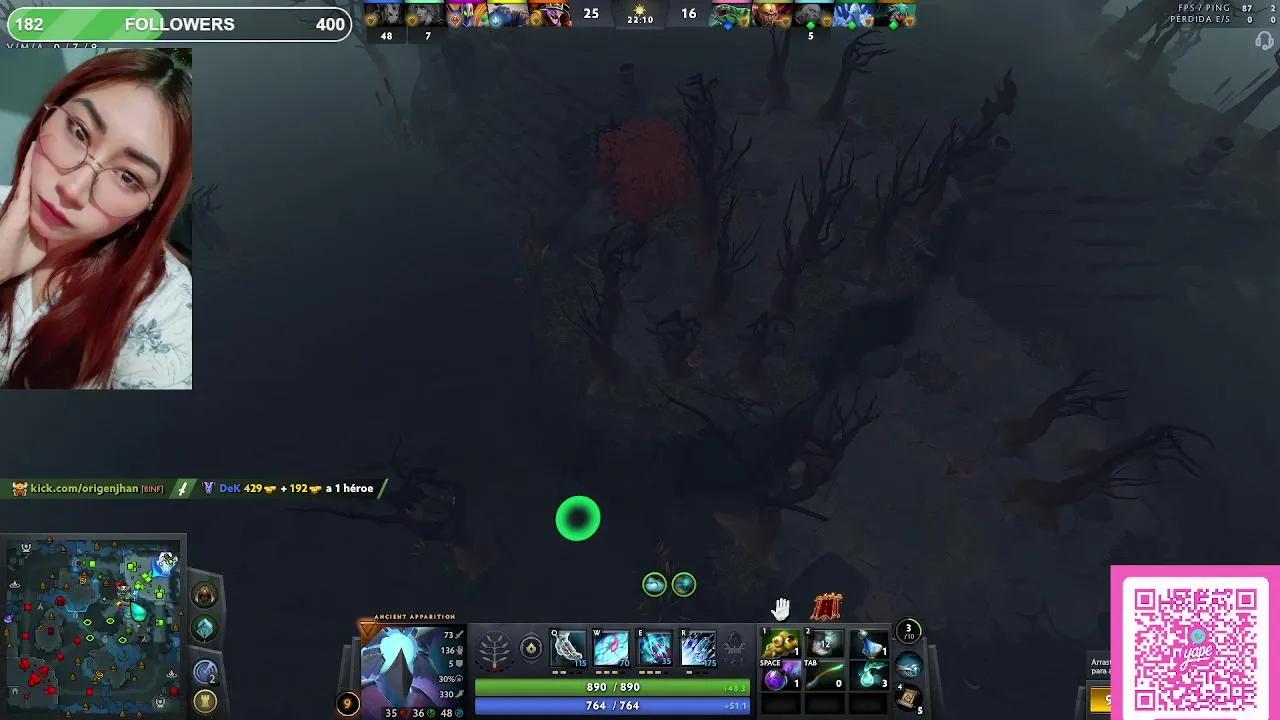This screenshot has height=720, width=1280.
Task: Activate the Glyph of Fortification
Action: 205,701
